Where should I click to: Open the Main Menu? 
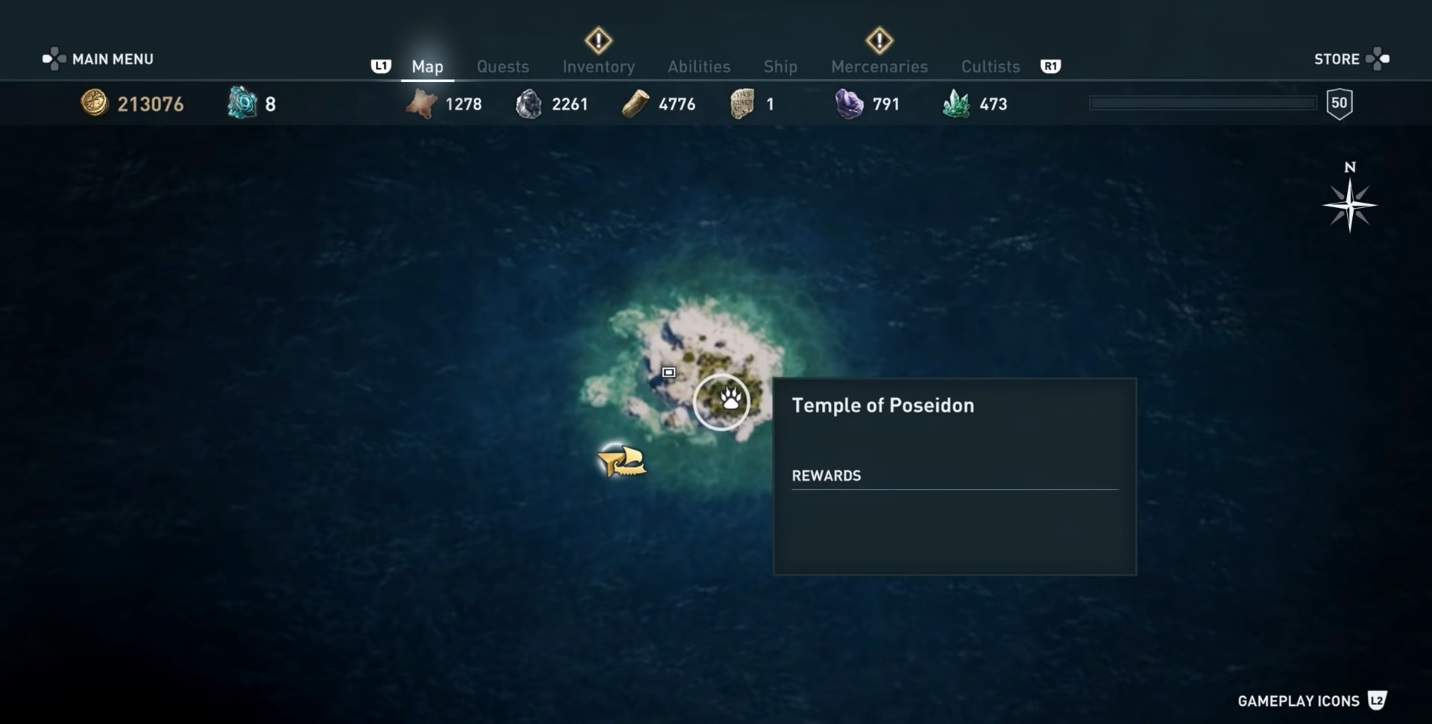(x=98, y=59)
